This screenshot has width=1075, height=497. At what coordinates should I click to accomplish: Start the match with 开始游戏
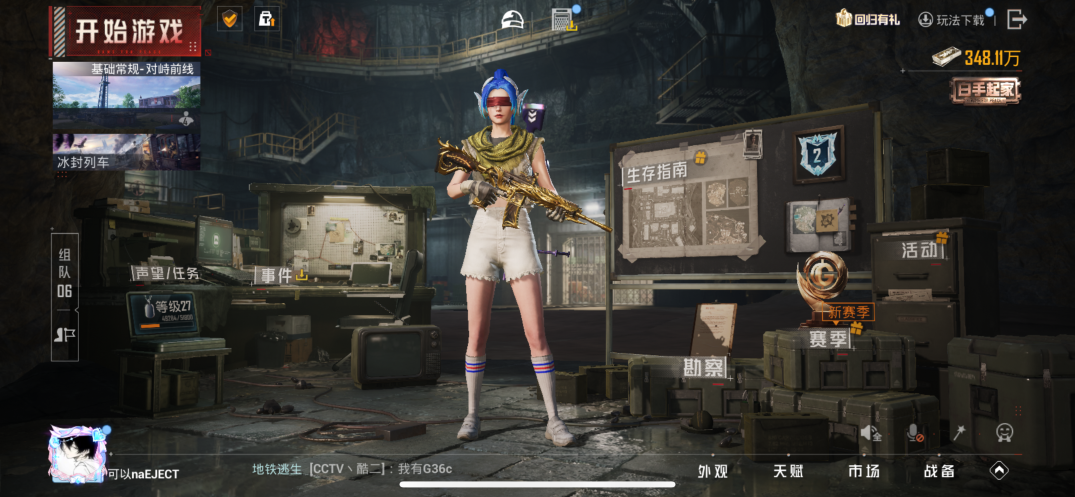128,32
